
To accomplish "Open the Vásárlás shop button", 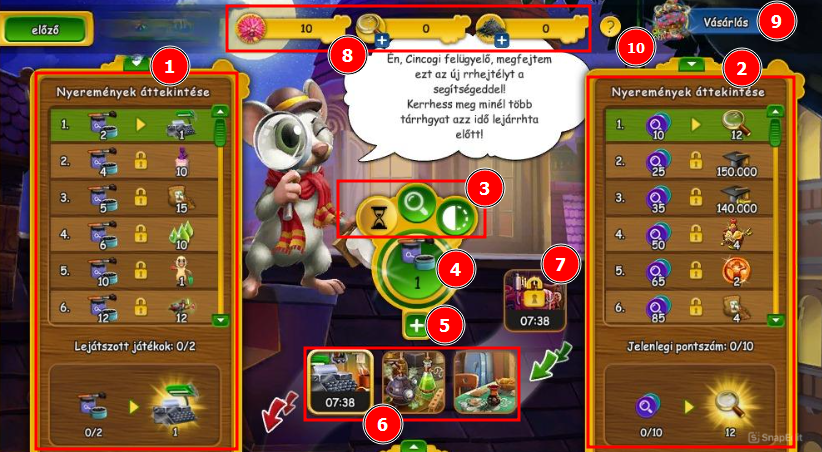I will [700, 22].
